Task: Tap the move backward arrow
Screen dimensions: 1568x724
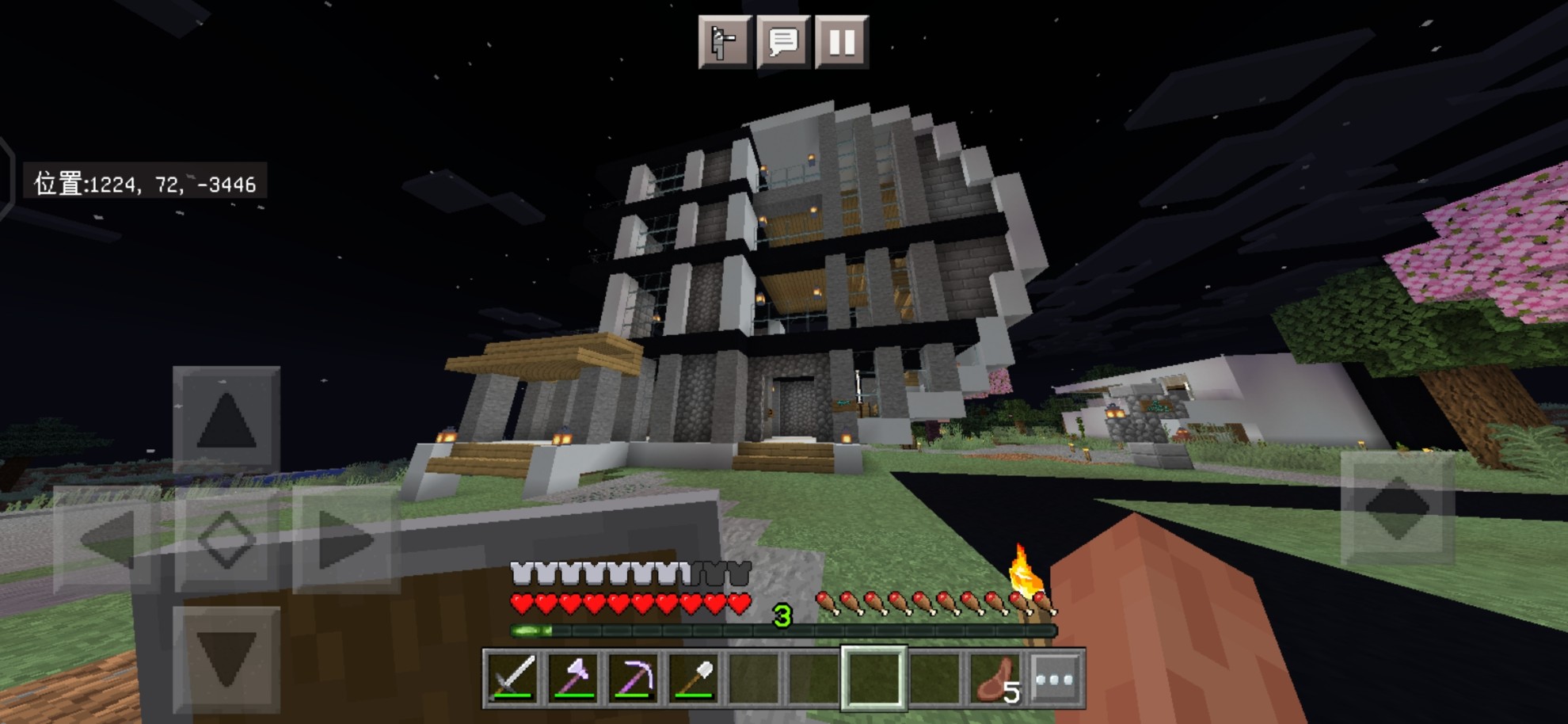Action: click(x=226, y=658)
